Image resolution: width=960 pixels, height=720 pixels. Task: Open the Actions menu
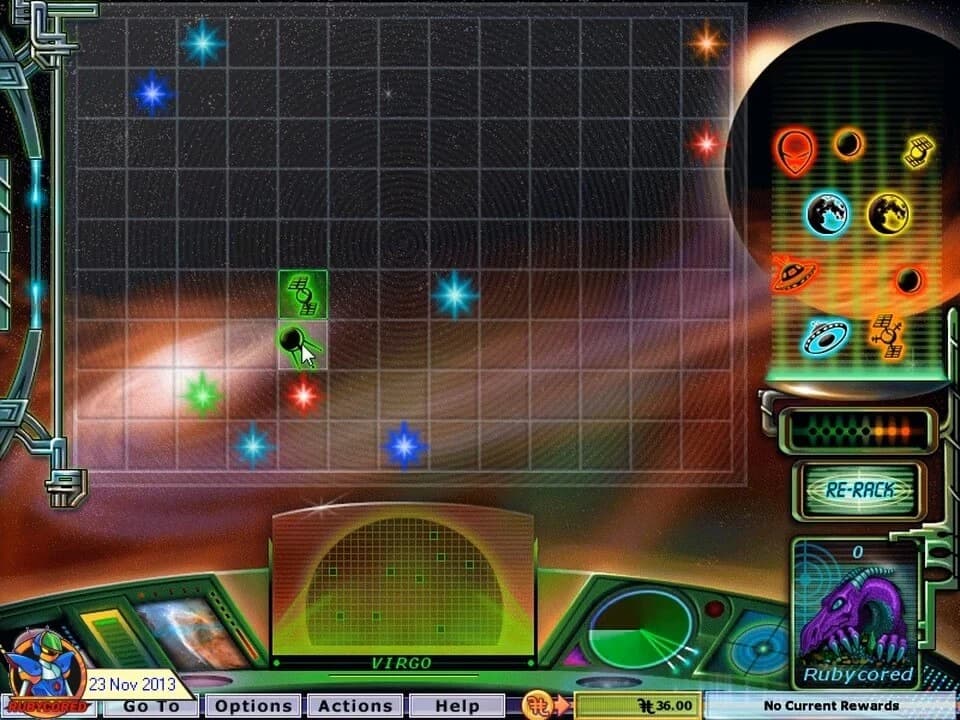(355, 706)
